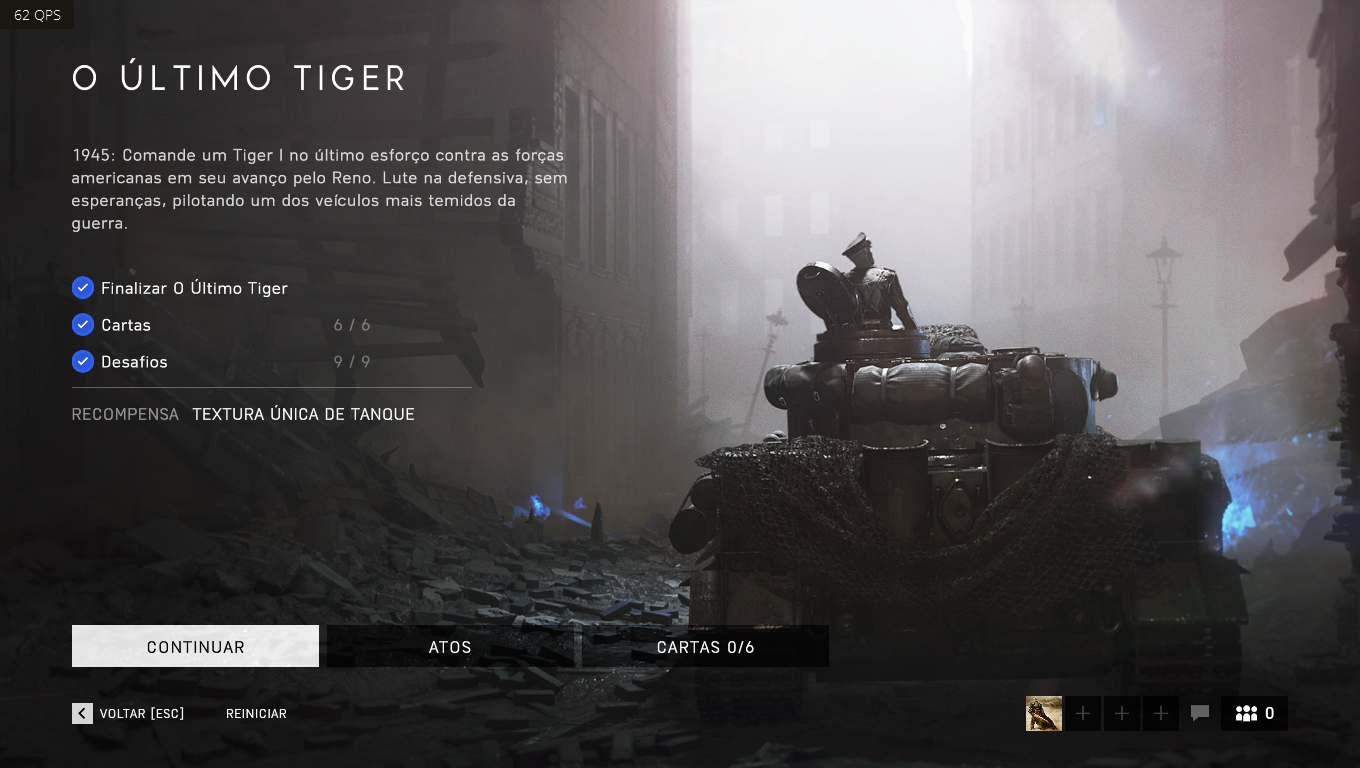Show the CARTAS 0/6 collectibles
The height and width of the screenshot is (768, 1360).
tap(705, 647)
